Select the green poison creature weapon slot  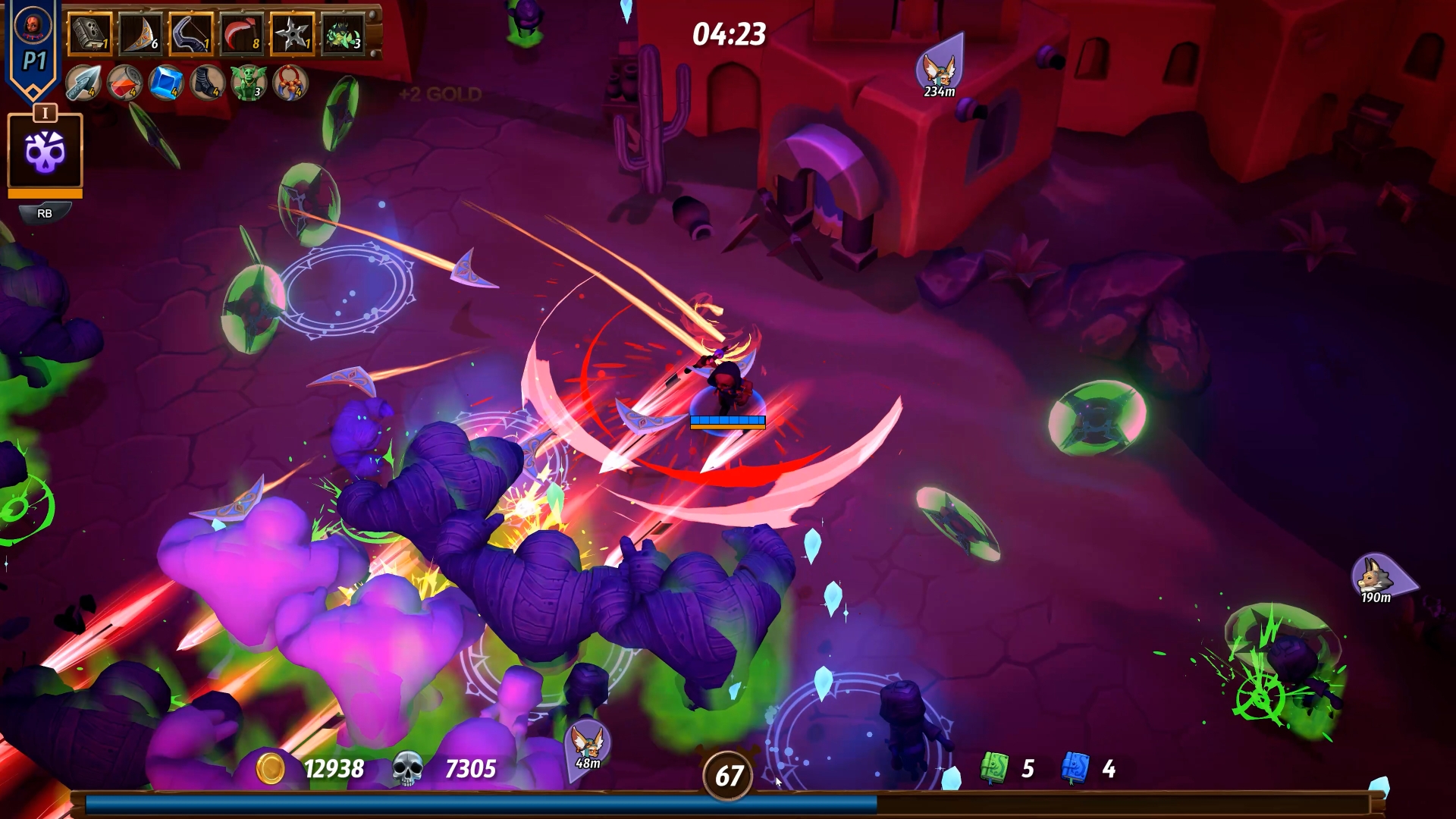(343, 34)
